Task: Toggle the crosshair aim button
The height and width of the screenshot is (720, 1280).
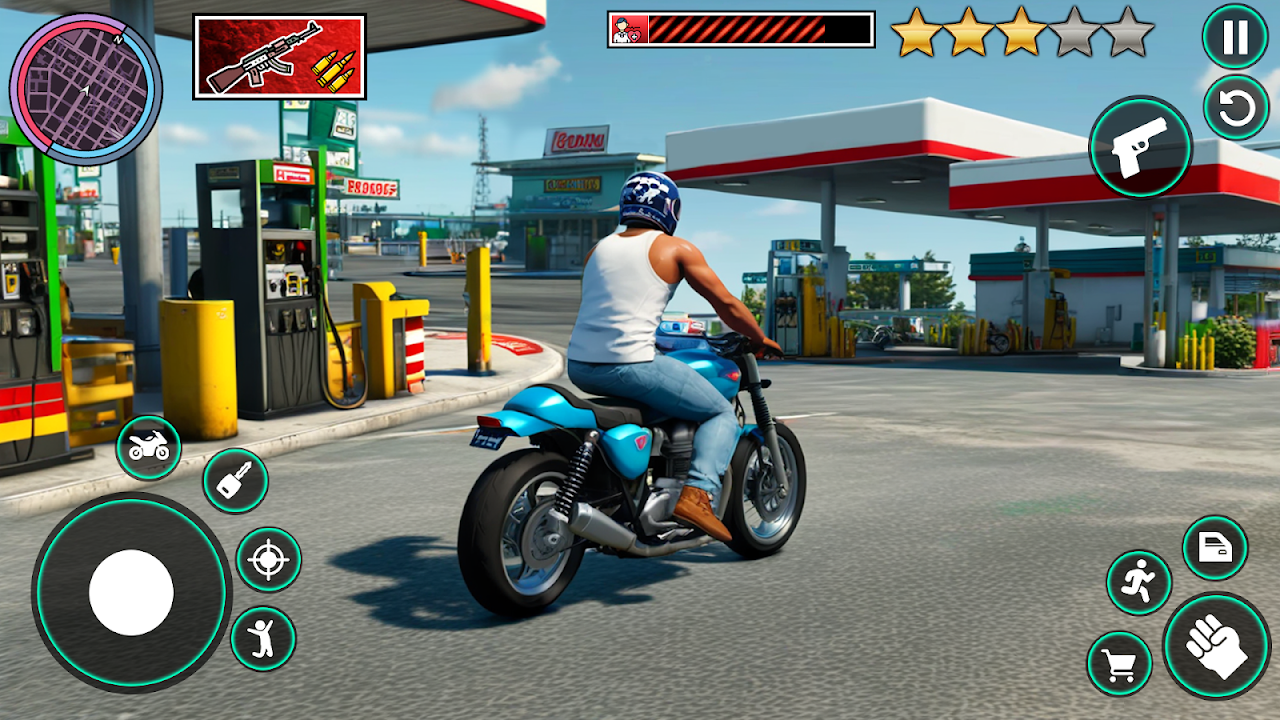Action: point(268,560)
